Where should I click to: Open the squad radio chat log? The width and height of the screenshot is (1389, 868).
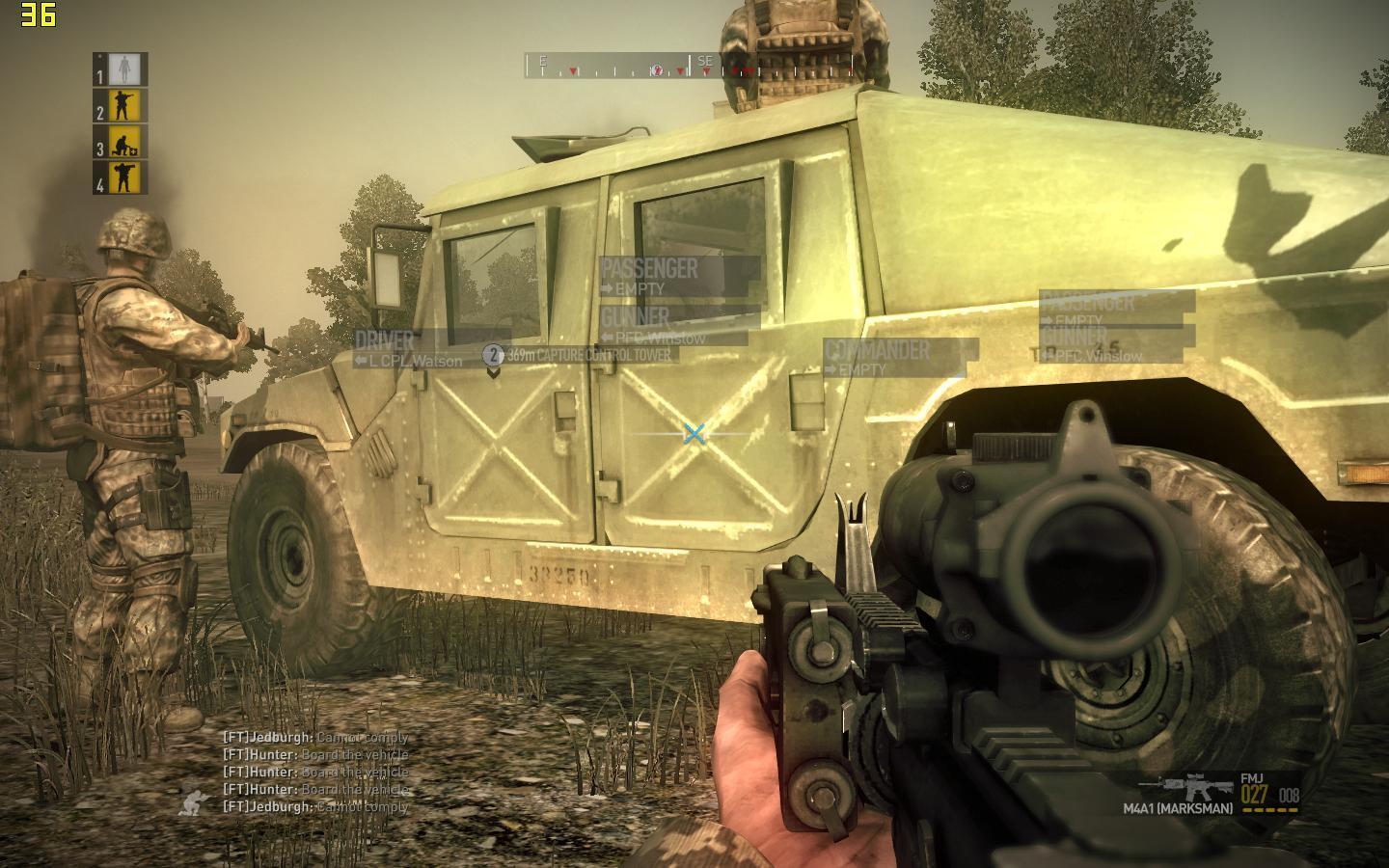click(x=316, y=772)
